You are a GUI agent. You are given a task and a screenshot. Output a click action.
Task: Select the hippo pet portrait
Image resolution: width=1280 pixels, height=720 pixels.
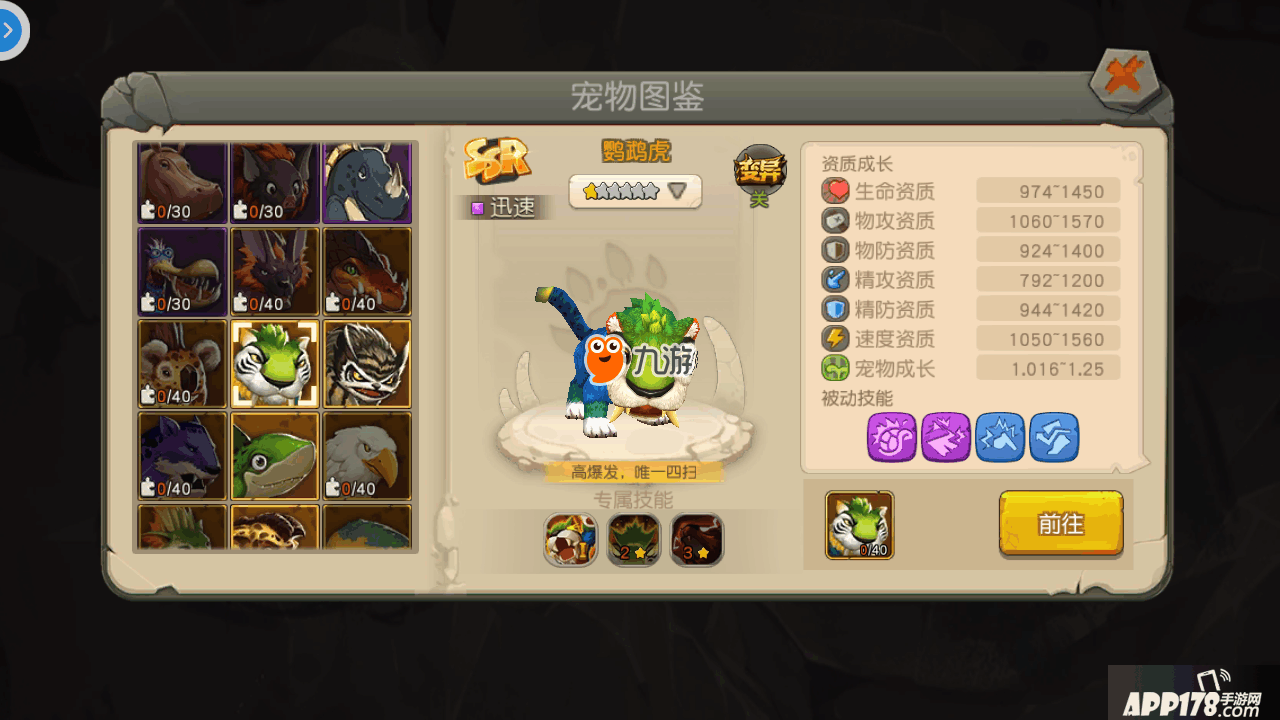182,181
